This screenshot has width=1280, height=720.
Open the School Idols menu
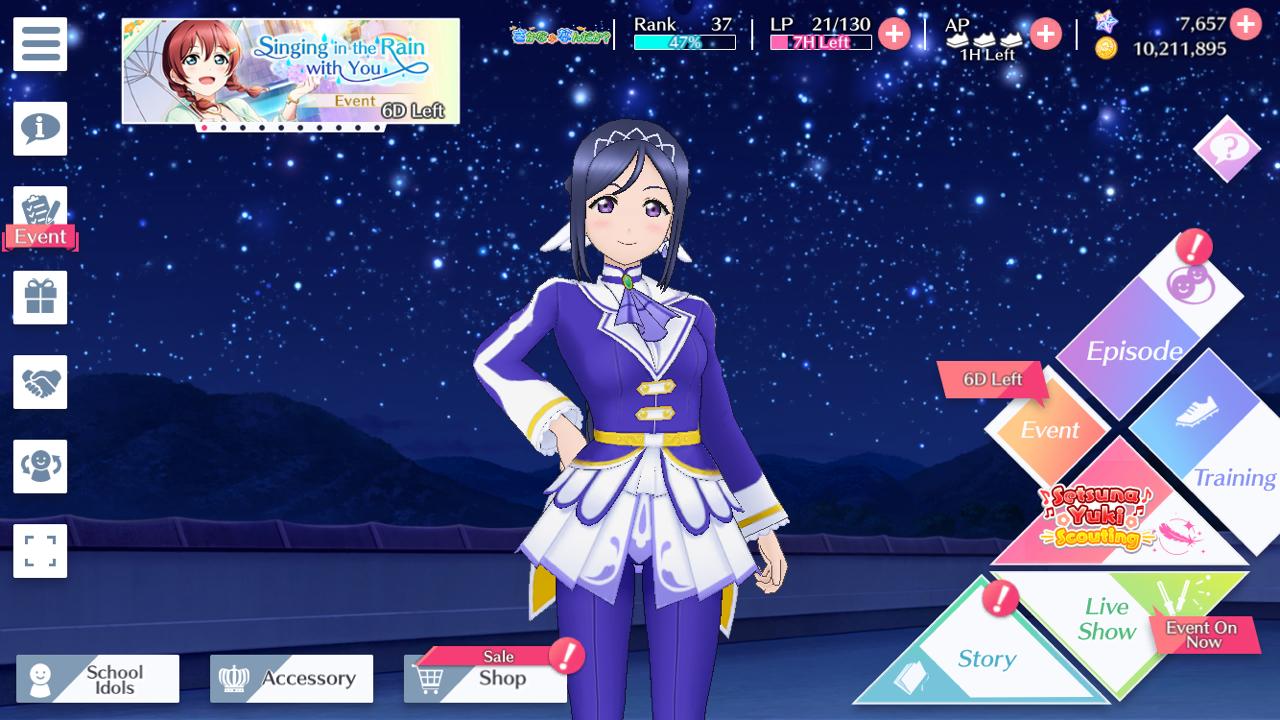(98, 679)
